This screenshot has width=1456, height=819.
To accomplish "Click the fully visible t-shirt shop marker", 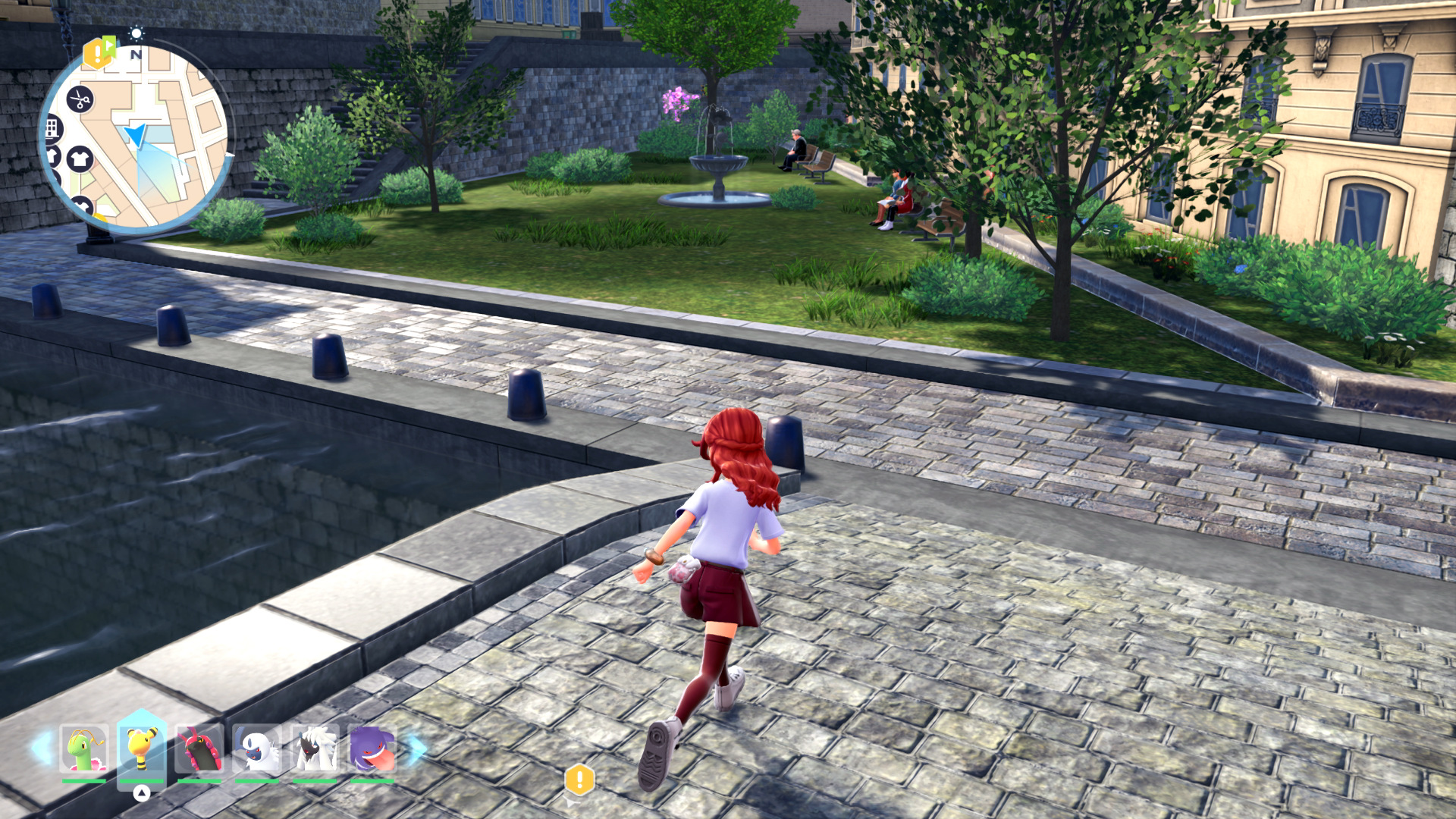I will point(79,158).
